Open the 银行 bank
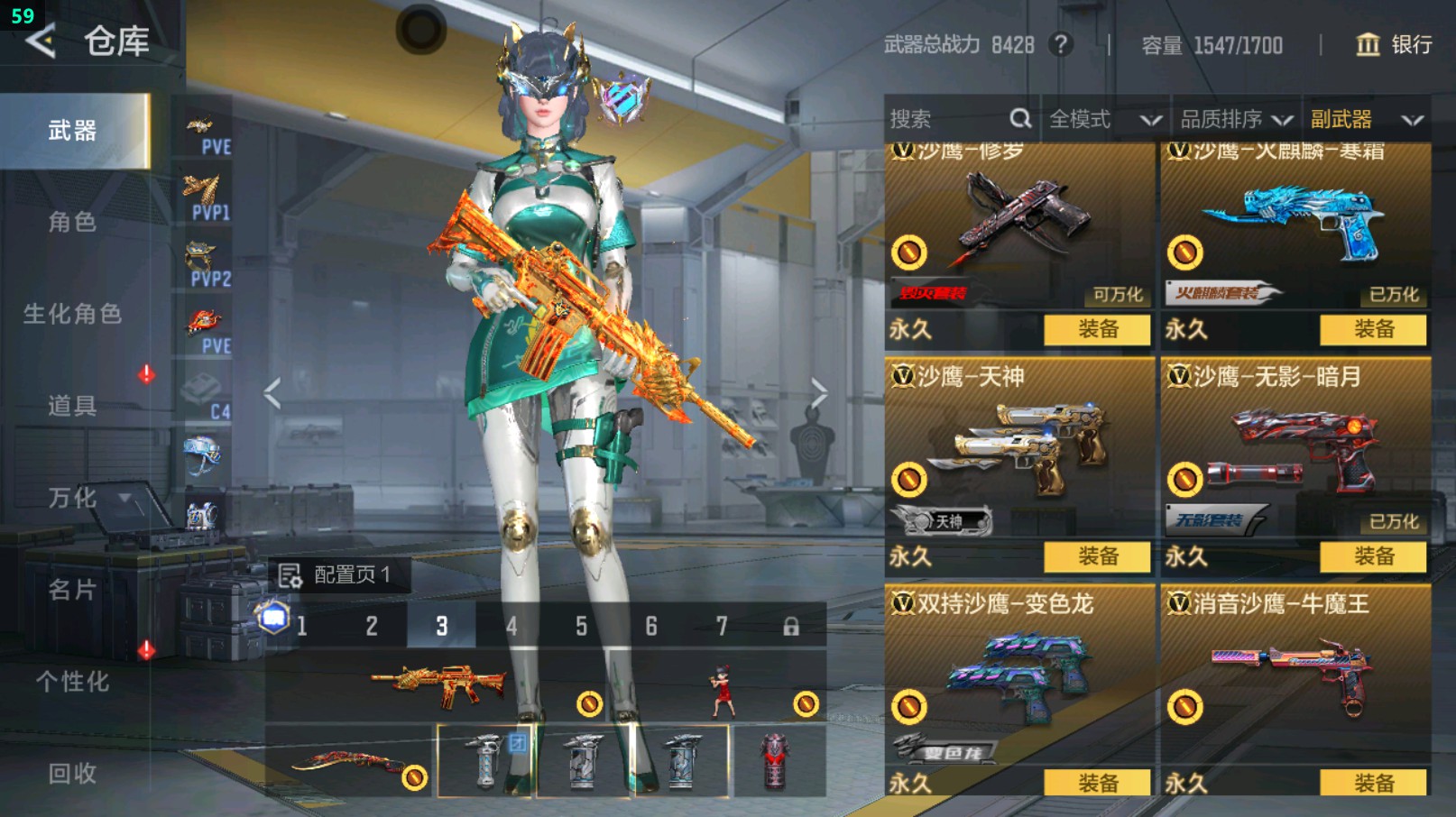 click(1394, 45)
